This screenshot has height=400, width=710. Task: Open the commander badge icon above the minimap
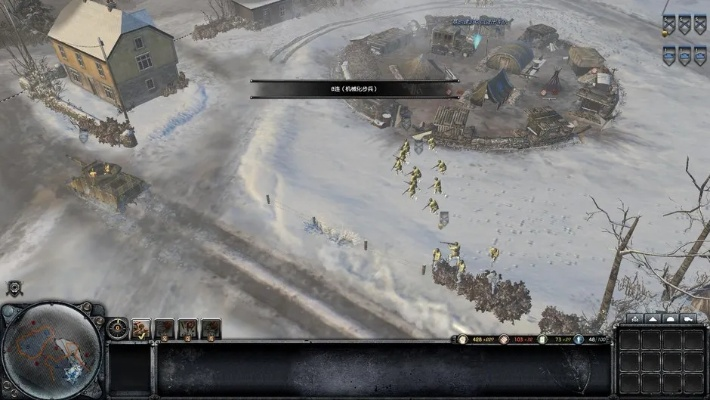(x=15, y=288)
